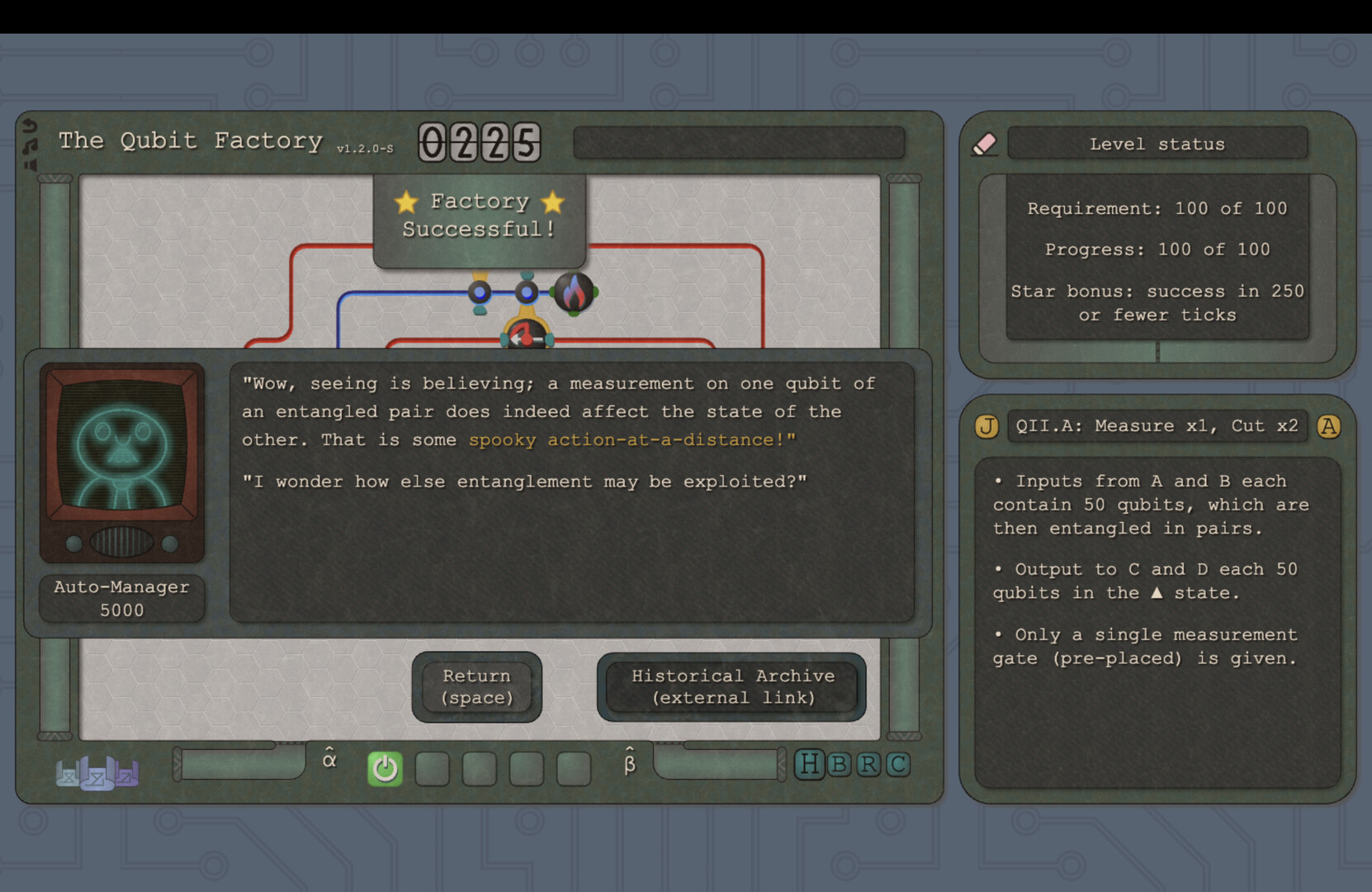Select the pre-placed measurement gate on the board

coord(527,334)
